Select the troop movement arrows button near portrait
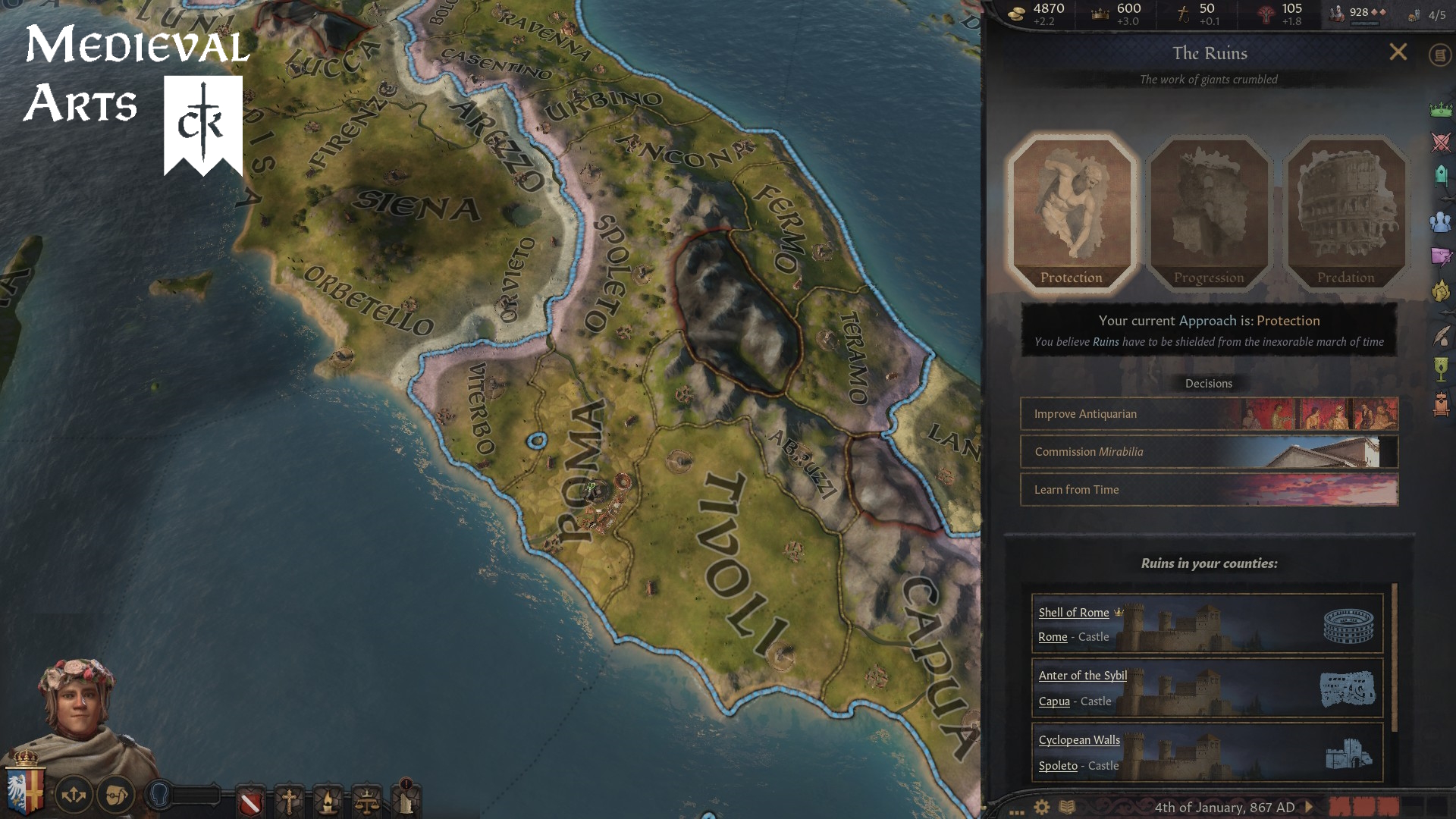The width and height of the screenshot is (1456, 819). point(72,795)
